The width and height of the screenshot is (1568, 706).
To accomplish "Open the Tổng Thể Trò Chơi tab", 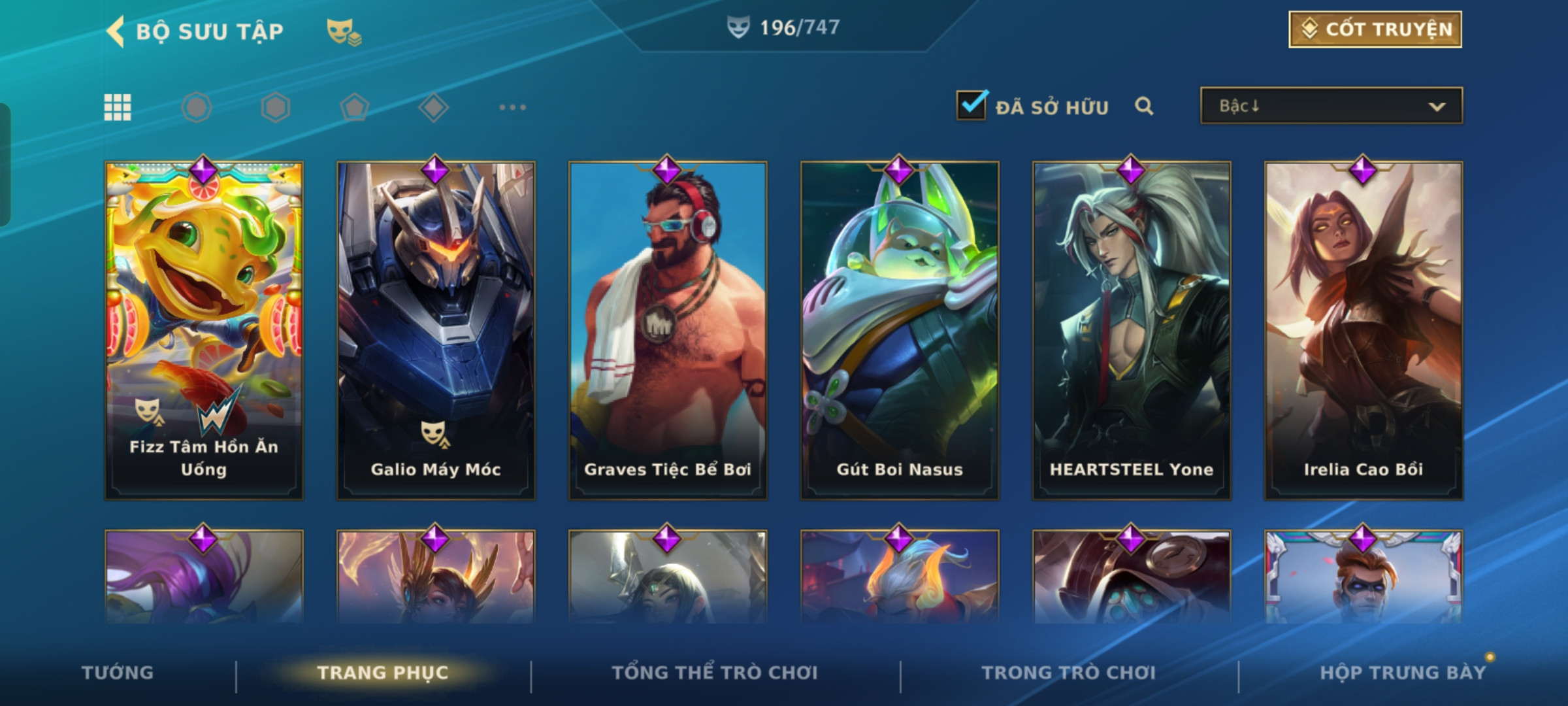I will pyautogui.click(x=715, y=673).
